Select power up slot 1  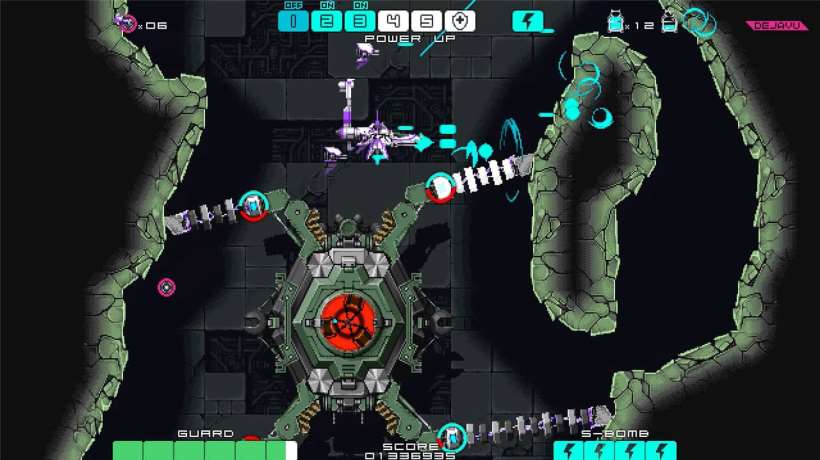click(294, 20)
